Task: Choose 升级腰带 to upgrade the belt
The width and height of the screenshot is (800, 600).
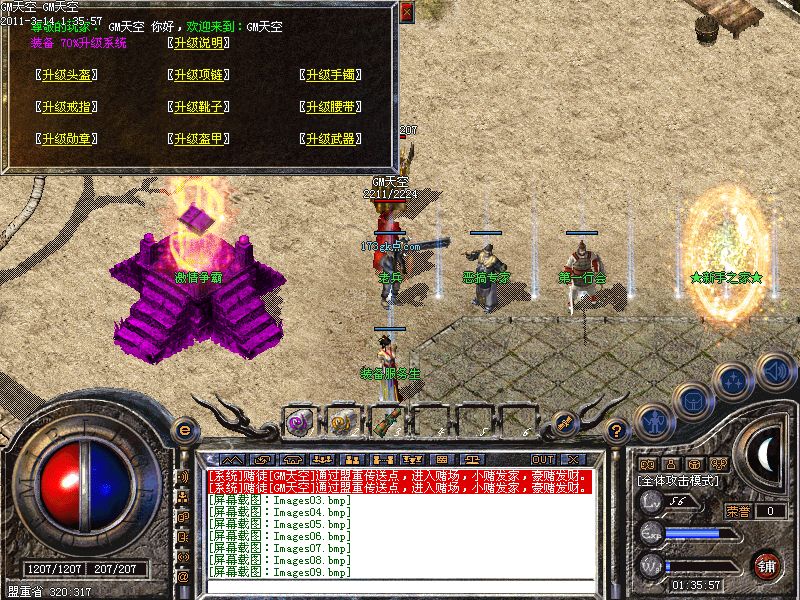Action: point(330,107)
